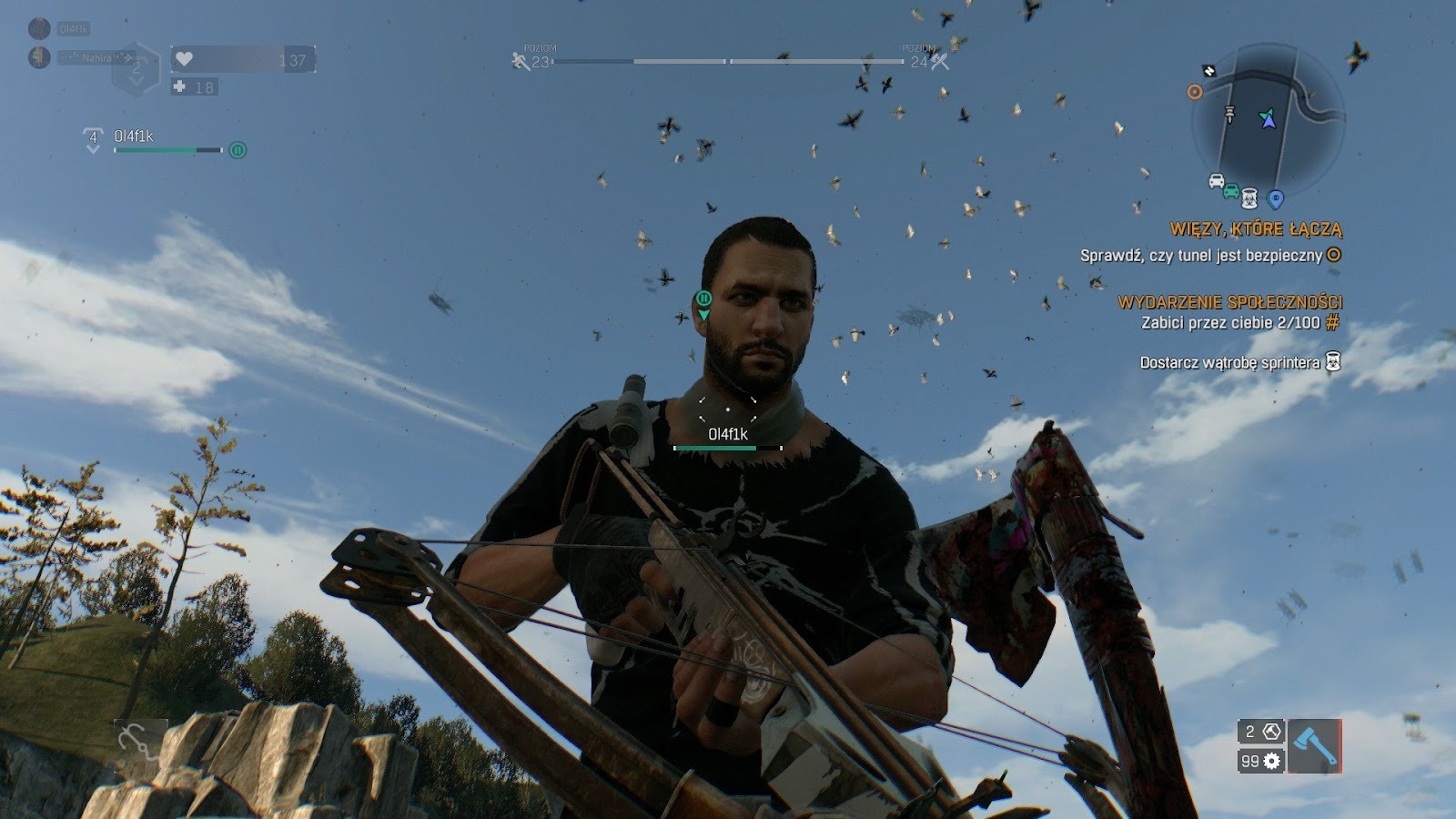Viewport: 1456px width, 819px height.
Task: Select Nahira's avatar in the party list
Action: 39,57
